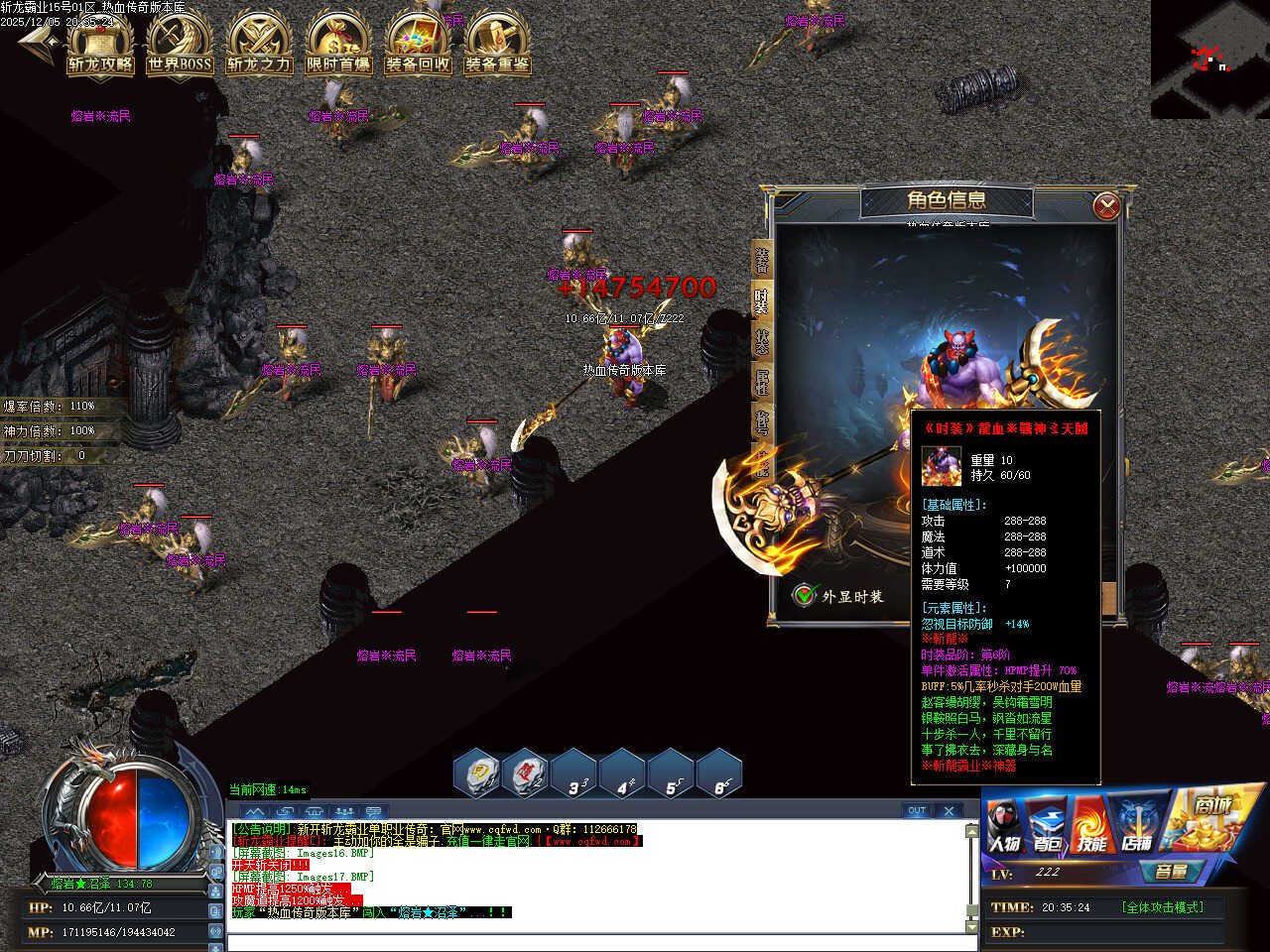Close the 角色信息 character window
Image resolution: width=1270 pixels, height=952 pixels.
1106,206
